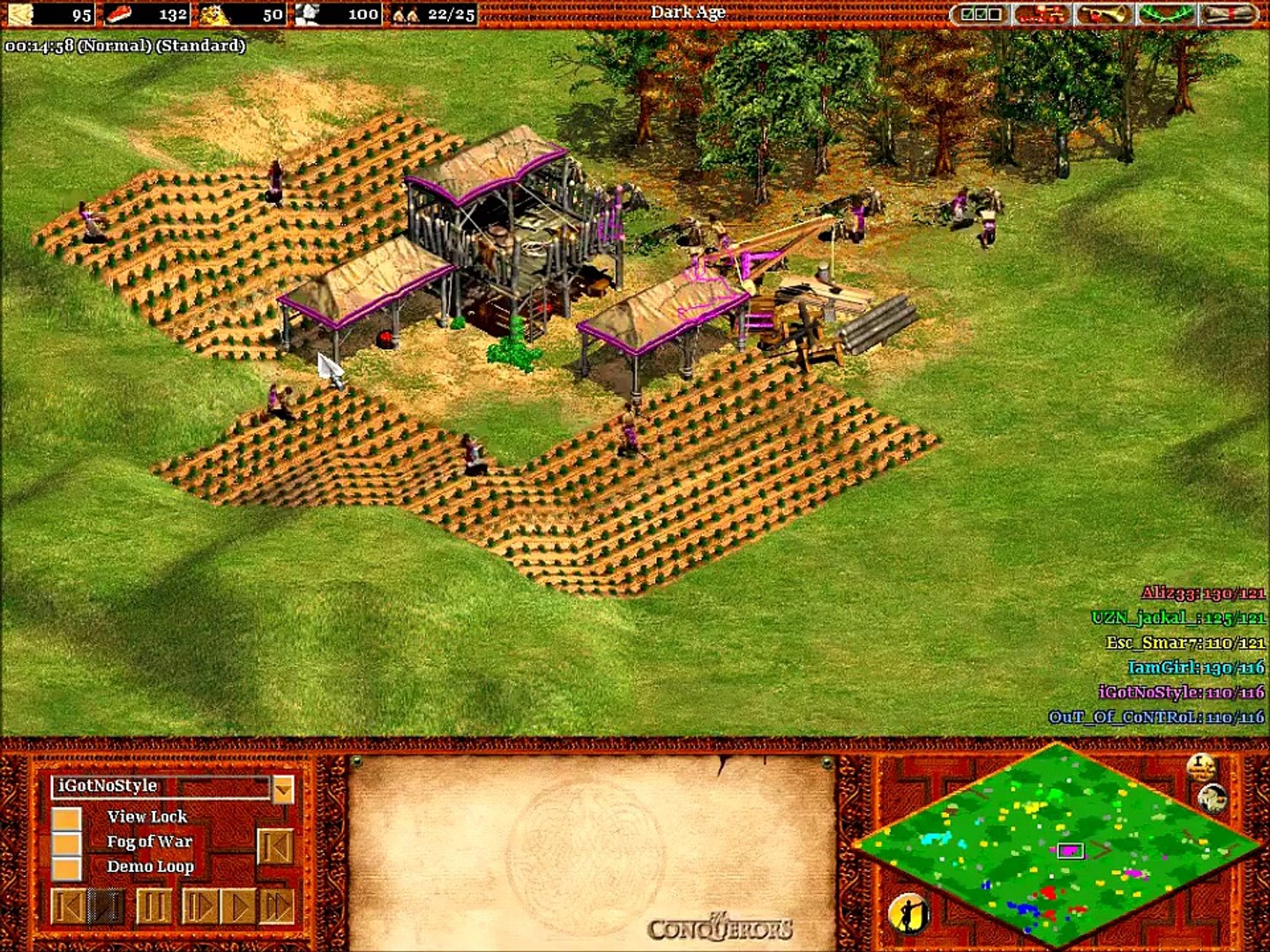Image resolution: width=1270 pixels, height=952 pixels.
Task: Open the chat horn button
Action: point(1102,14)
